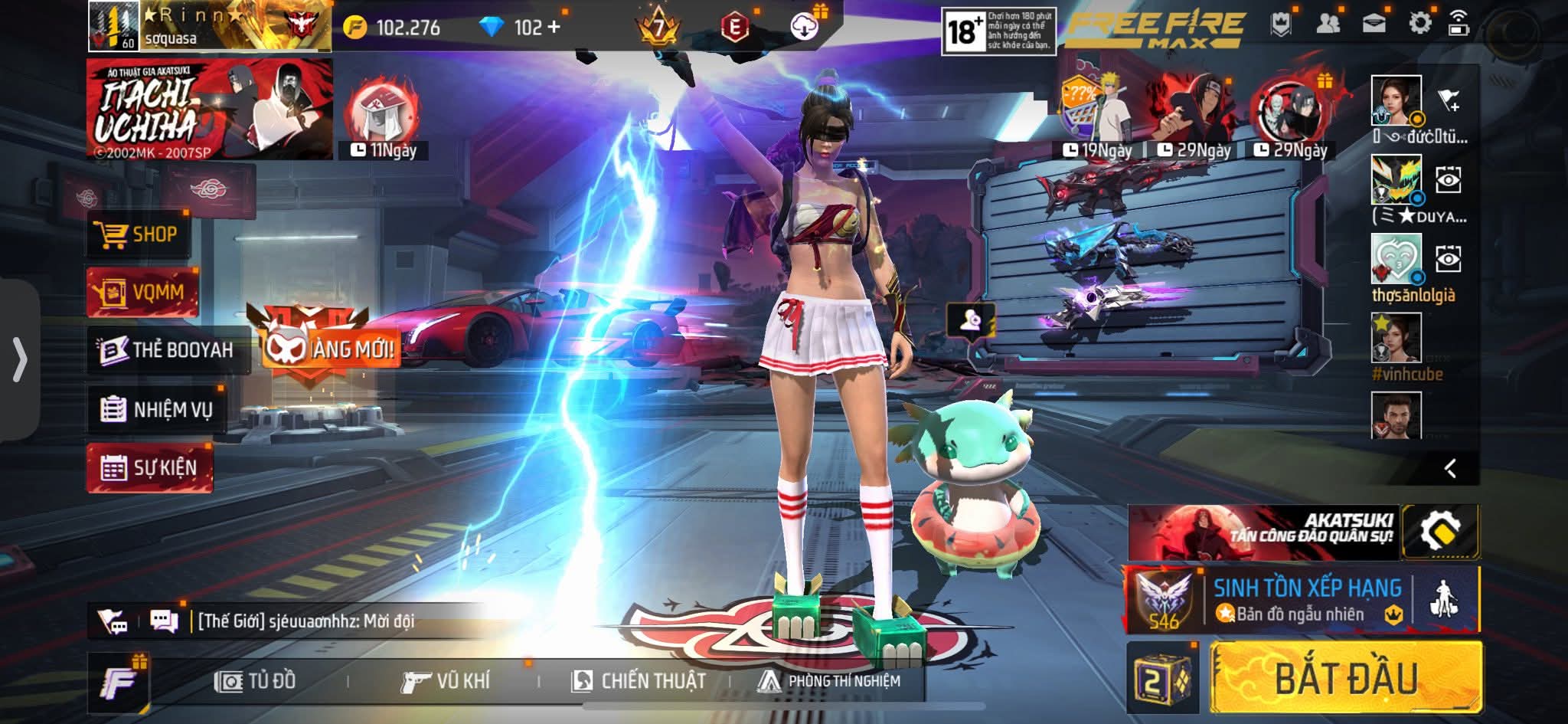Image resolution: width=1568 pixels, height=724 pixels.
Task: Open the friends list icon
Action: click(1328, 24)
